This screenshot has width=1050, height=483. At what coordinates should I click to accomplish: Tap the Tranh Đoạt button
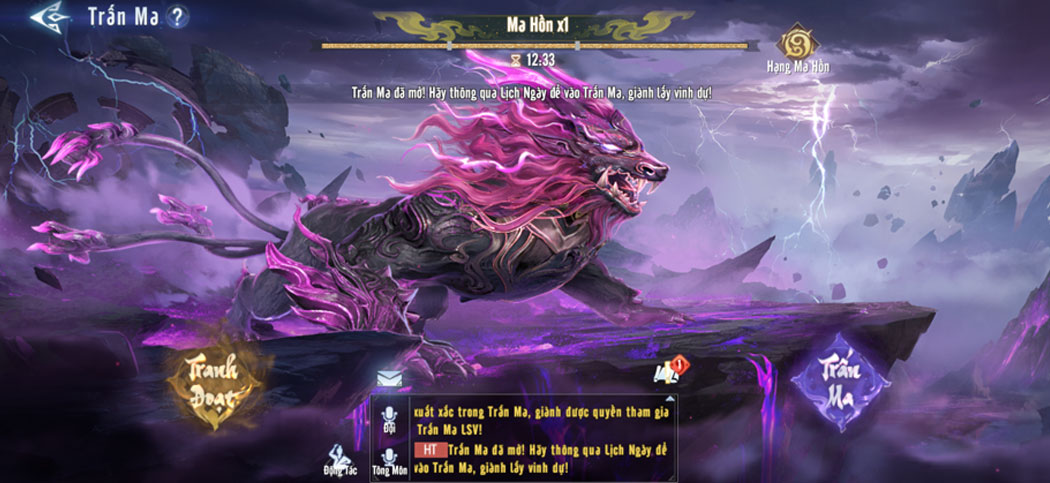pos(217,383)
